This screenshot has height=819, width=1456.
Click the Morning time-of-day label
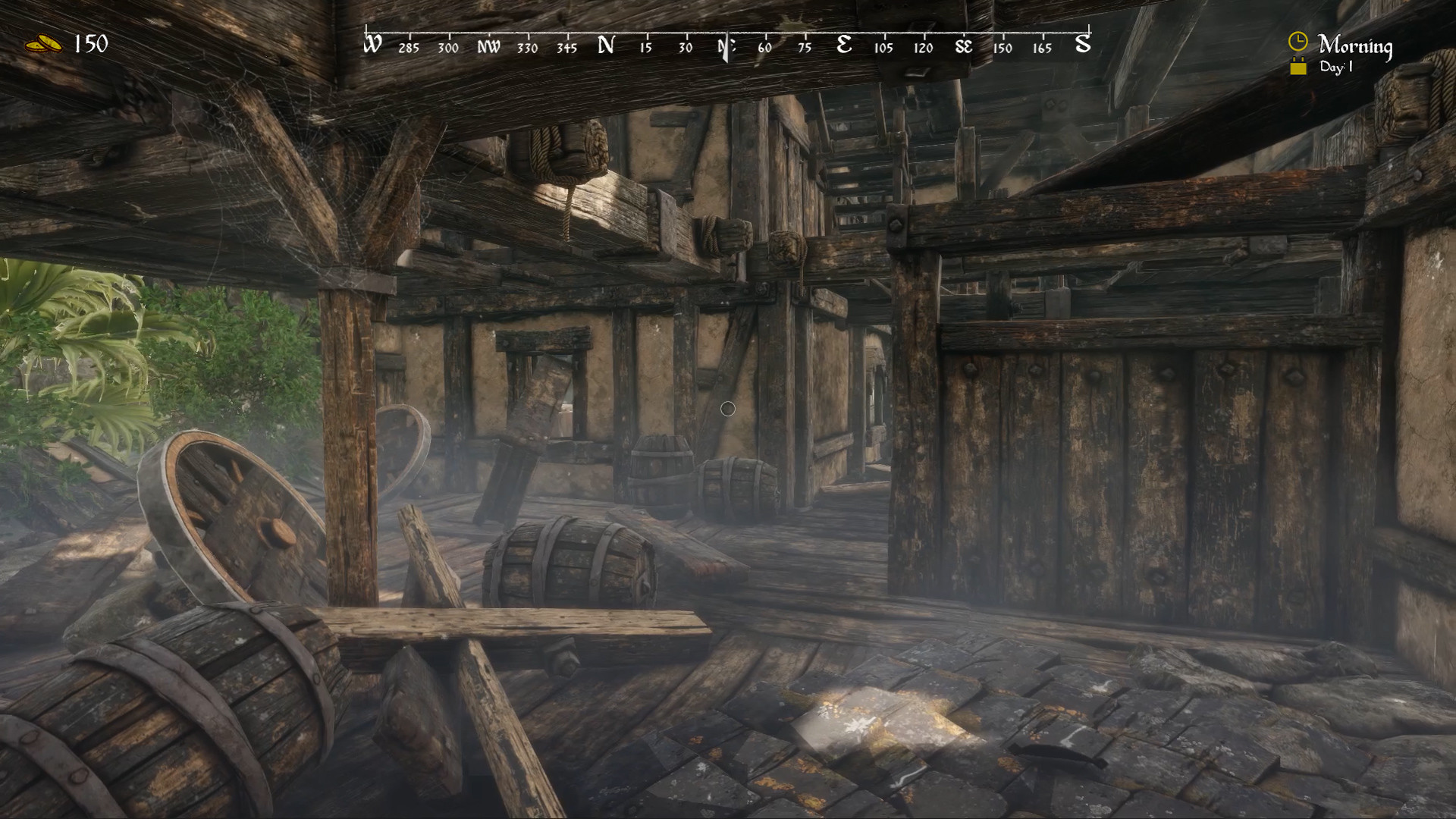pos(1357,45)
